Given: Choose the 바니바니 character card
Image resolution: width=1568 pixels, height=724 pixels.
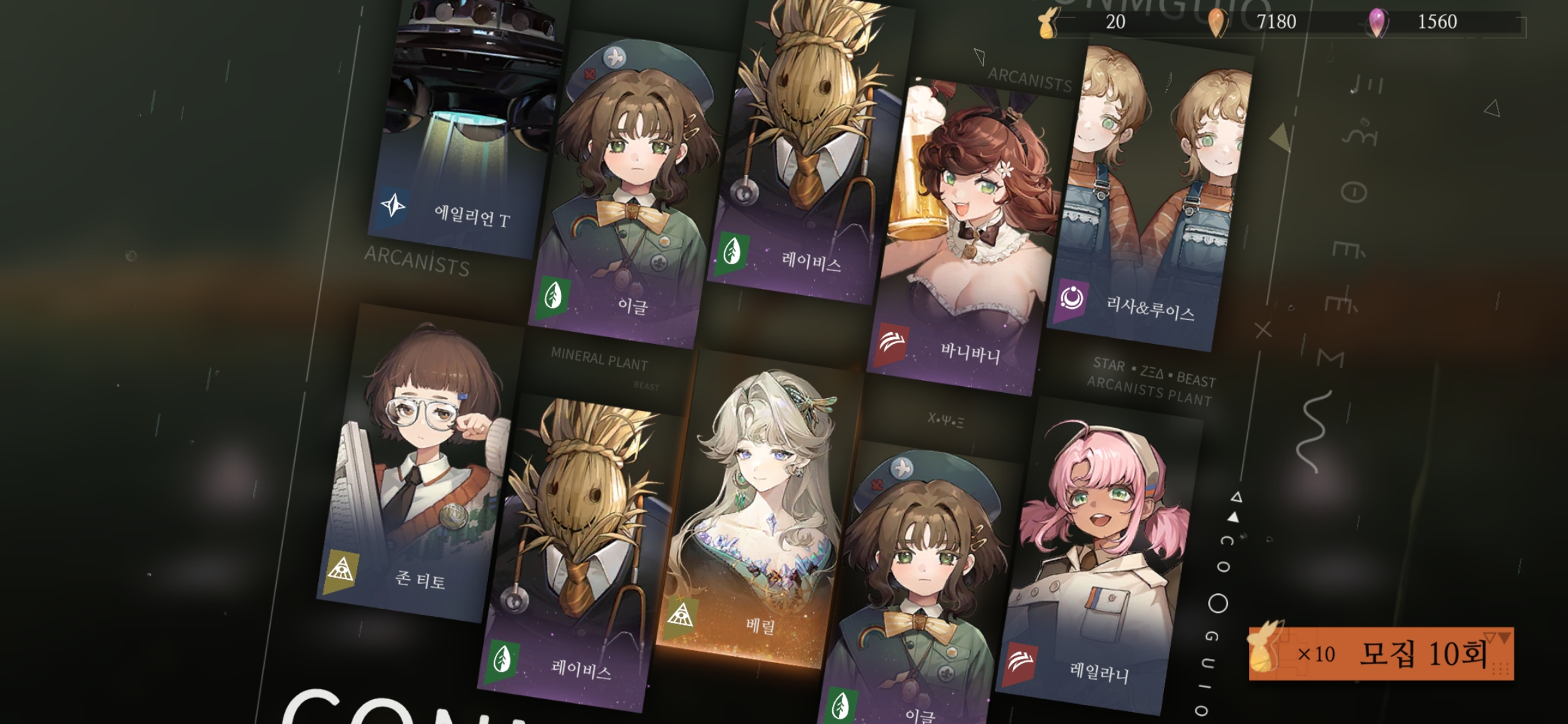Looking at the screenshot, I should (965, 235).
